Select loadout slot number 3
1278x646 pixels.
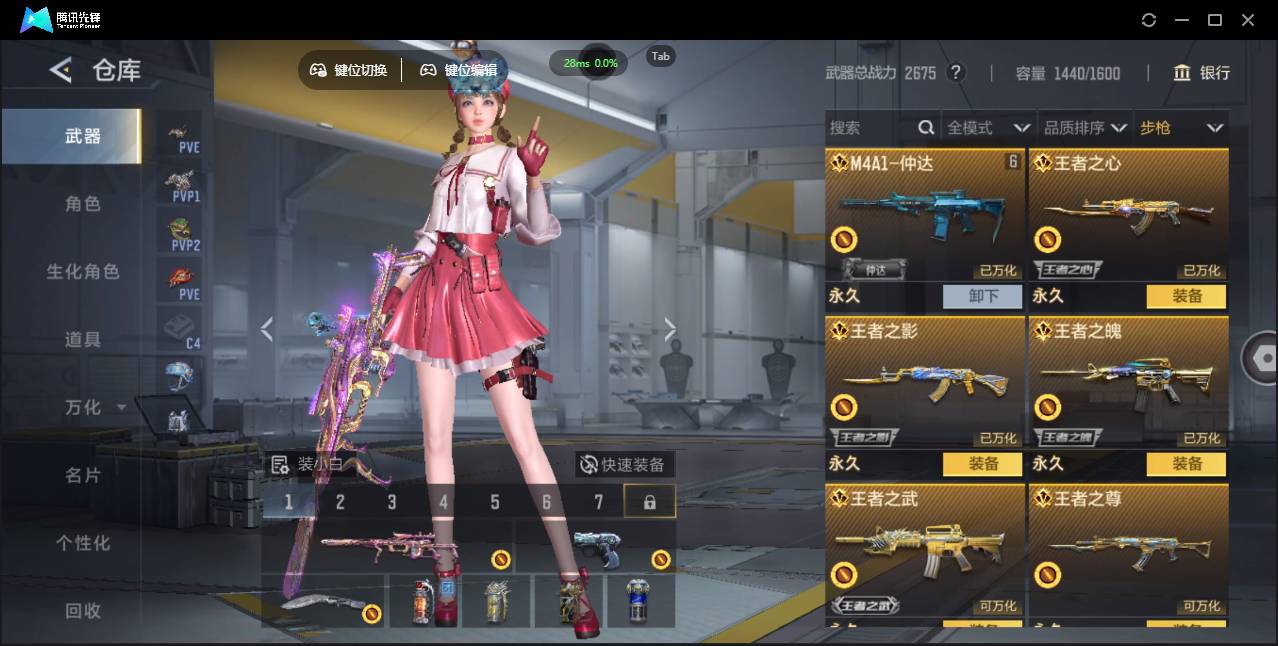pyautogui.click(x=392, y=502)
